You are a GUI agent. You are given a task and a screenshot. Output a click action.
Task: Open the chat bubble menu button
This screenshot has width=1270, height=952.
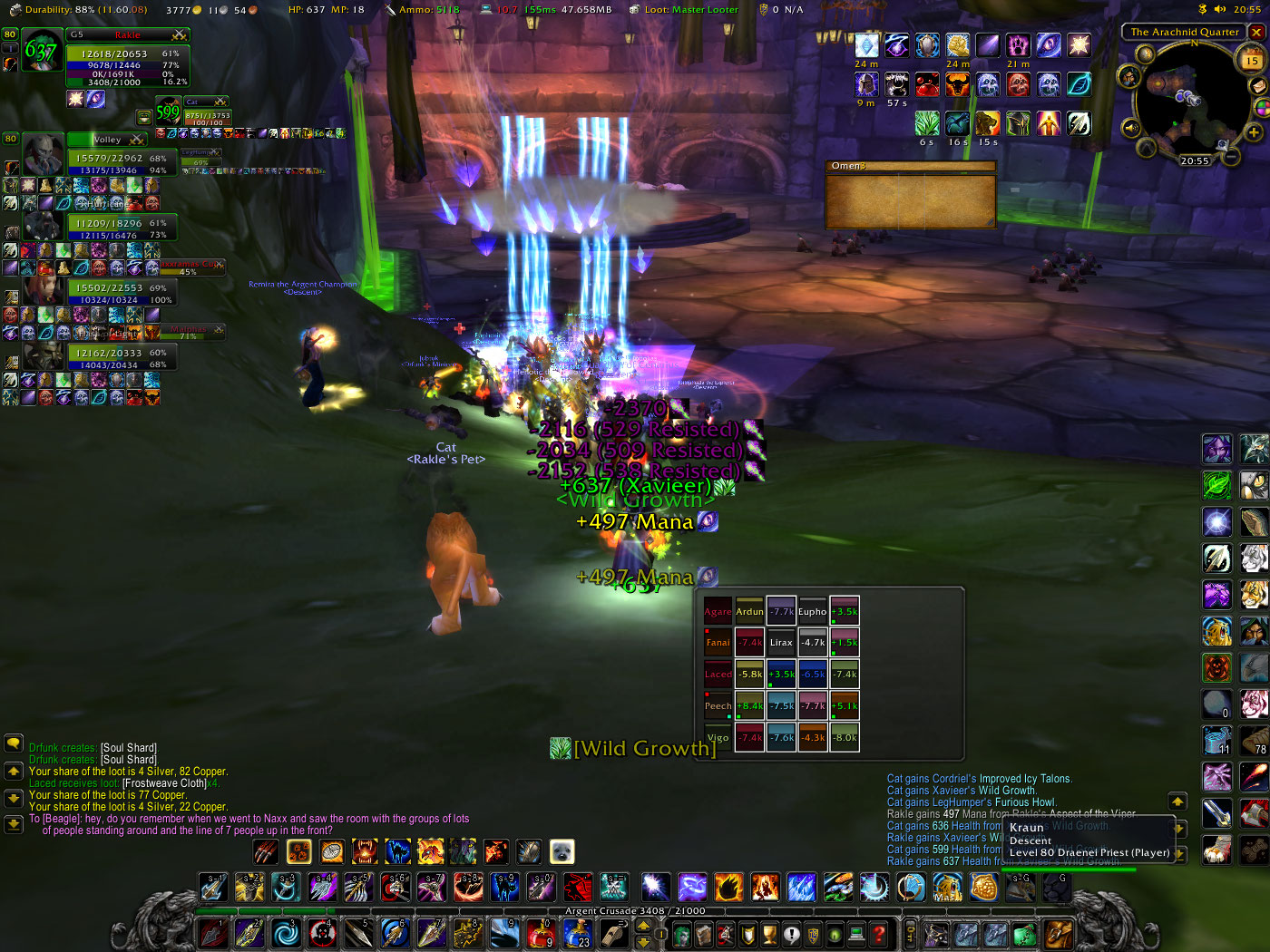[x=14, y=743]
